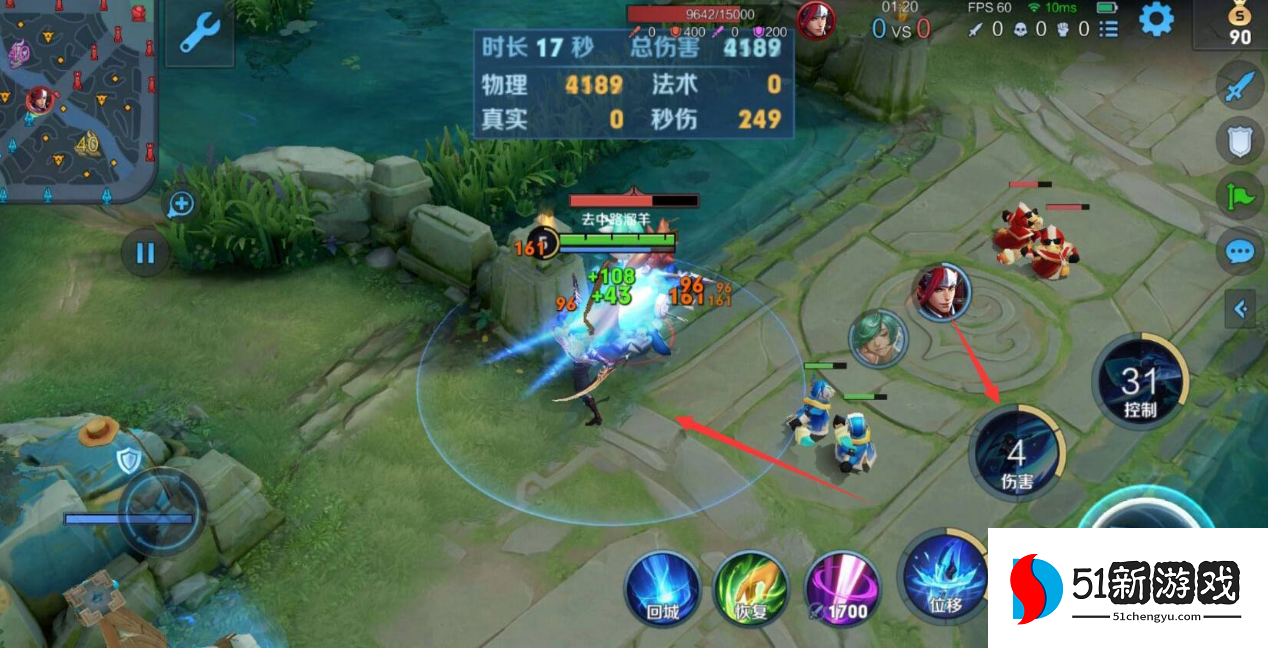
Task: Select the green-haired hero portrait
Action: 878,338
